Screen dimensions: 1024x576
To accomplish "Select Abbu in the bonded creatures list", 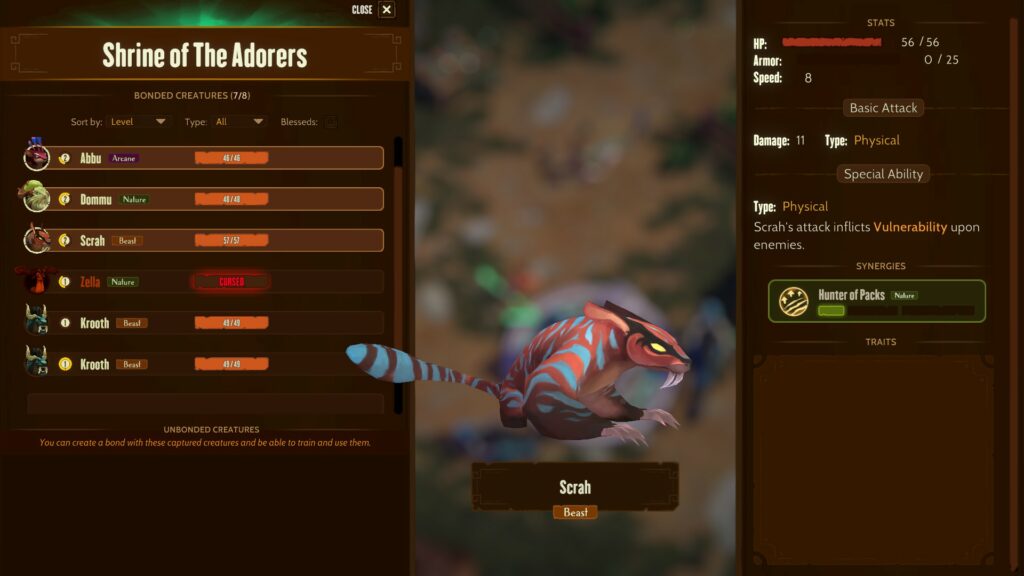I will click(205, 158).
